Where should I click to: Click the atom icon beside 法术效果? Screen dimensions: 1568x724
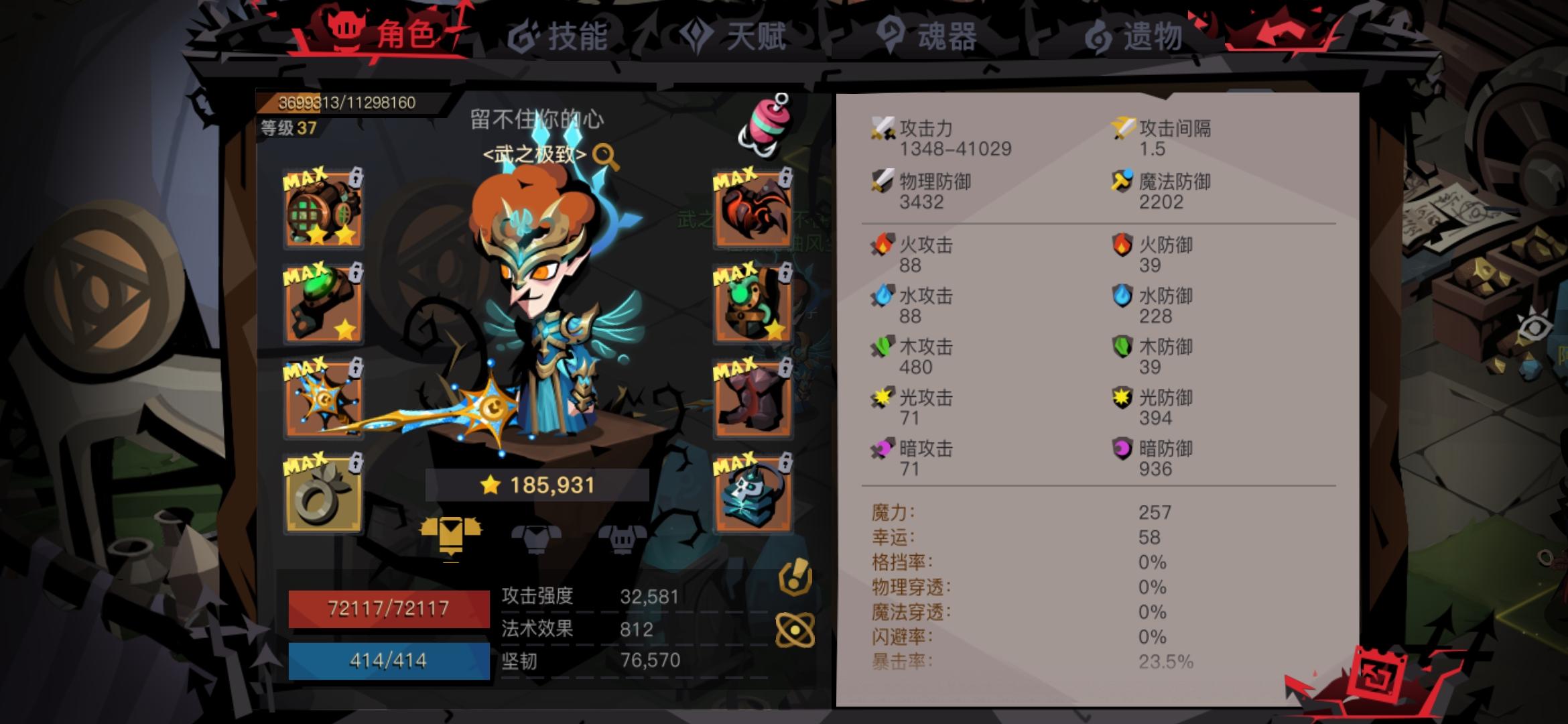(x=796, y=629)
